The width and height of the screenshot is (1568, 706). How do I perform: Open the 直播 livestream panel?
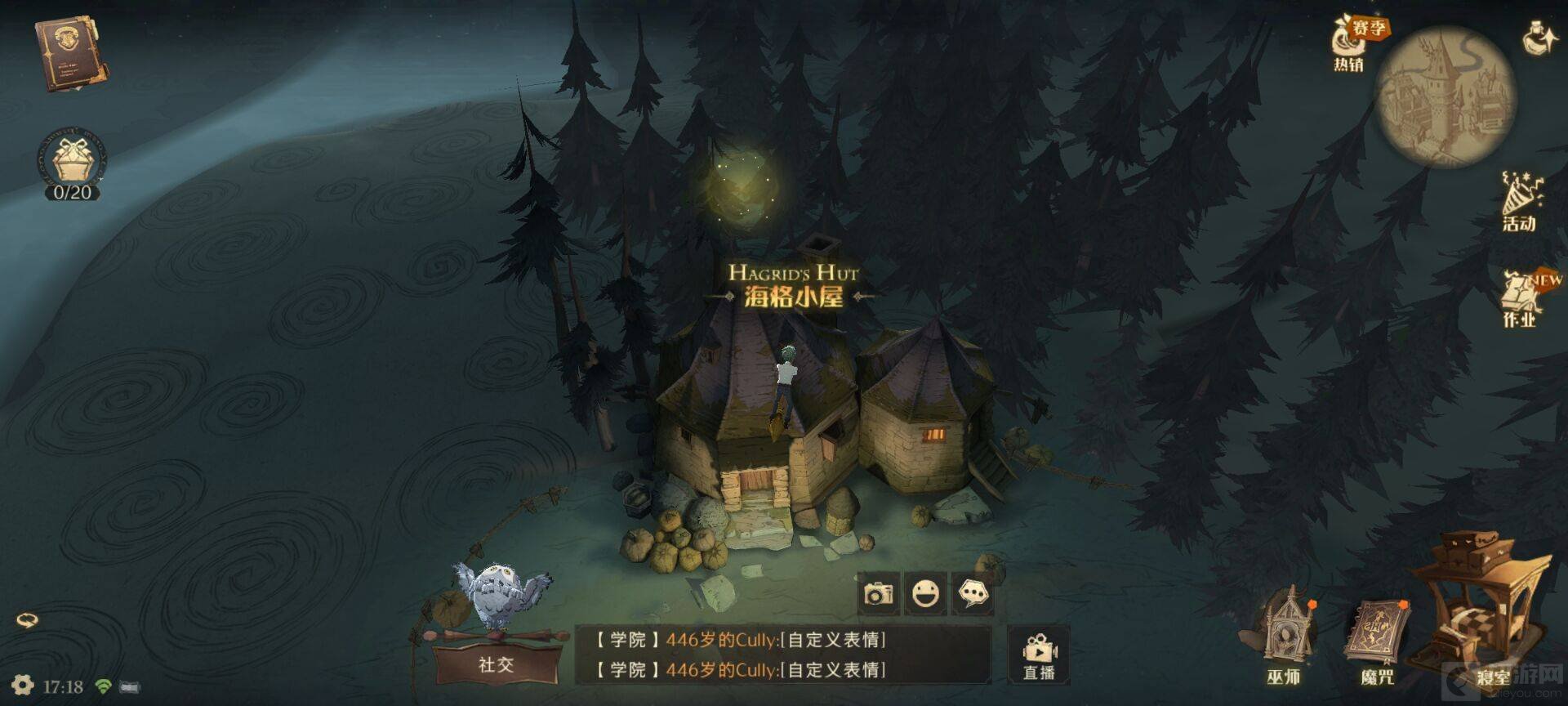click(1039, 656)
